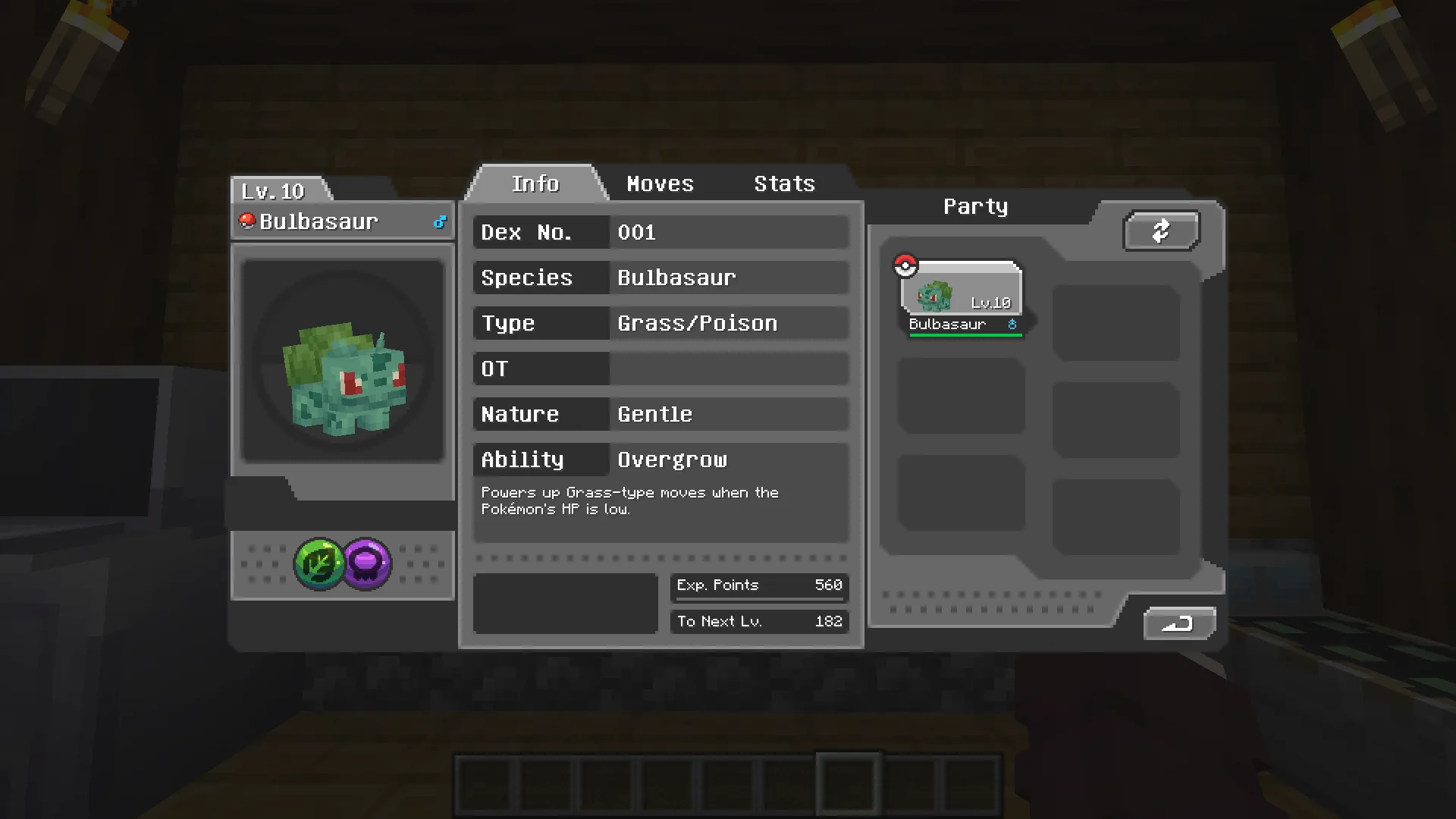Select Bulbasaur in the party list
Image resolution: width=1456 pixels, height=819 pixels.
coord(962,299)
